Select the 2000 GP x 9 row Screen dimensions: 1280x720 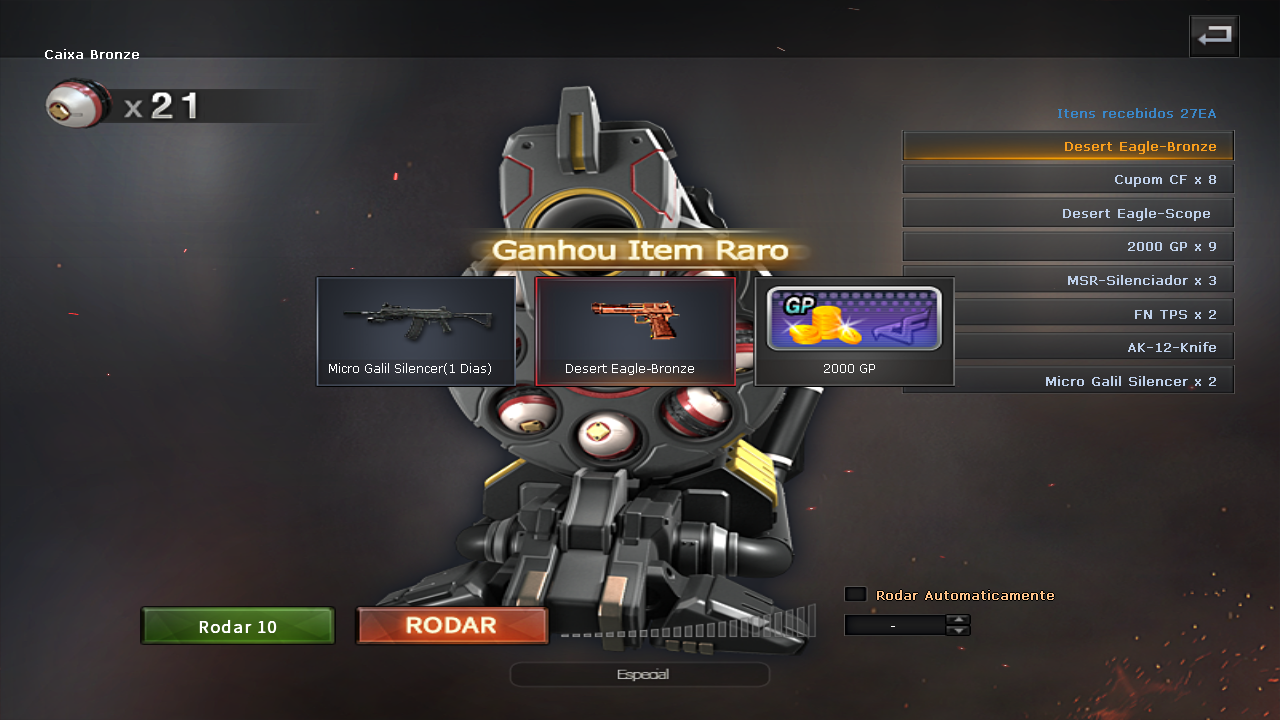point(1068,246)
